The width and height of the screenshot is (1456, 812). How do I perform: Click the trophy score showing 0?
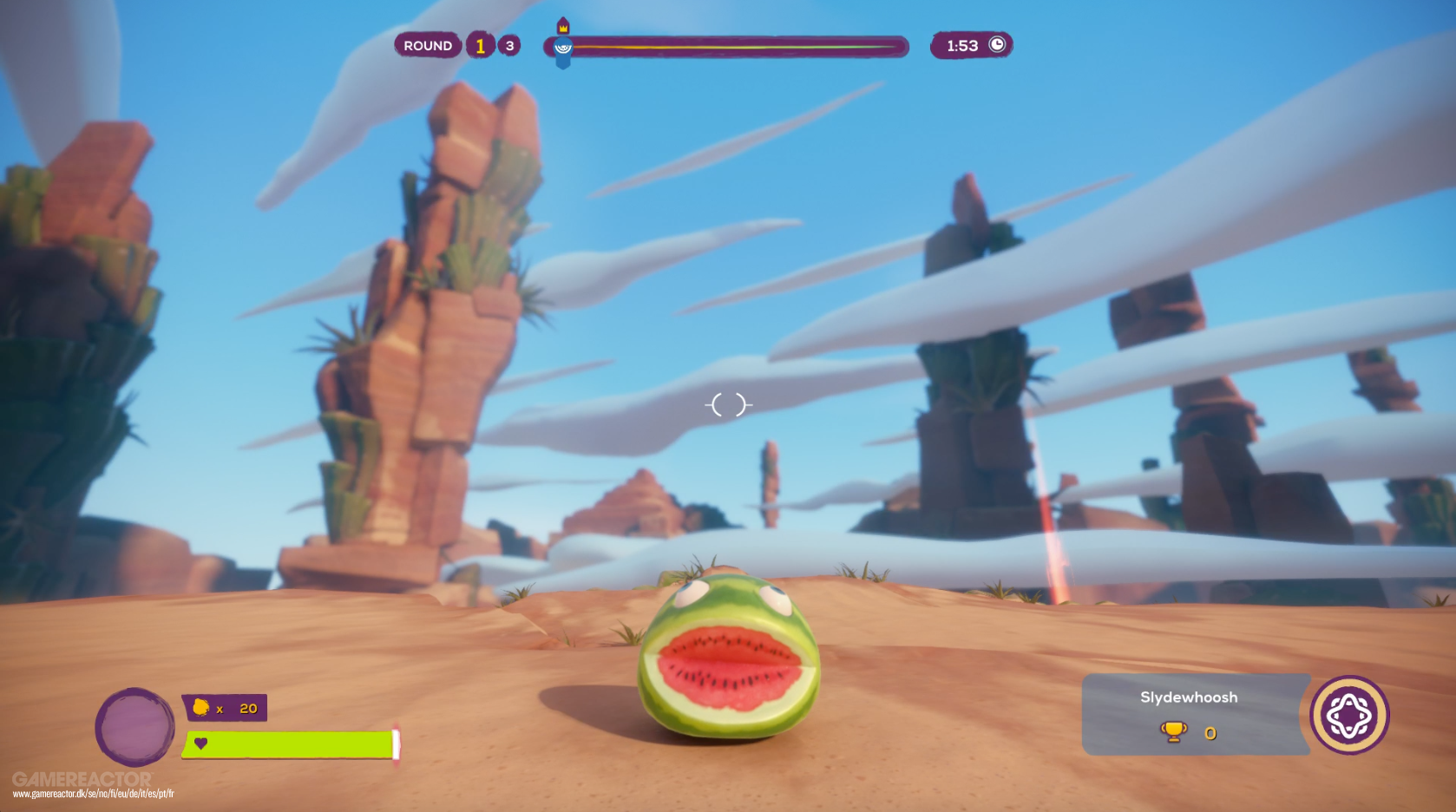tap(1209, 733)
